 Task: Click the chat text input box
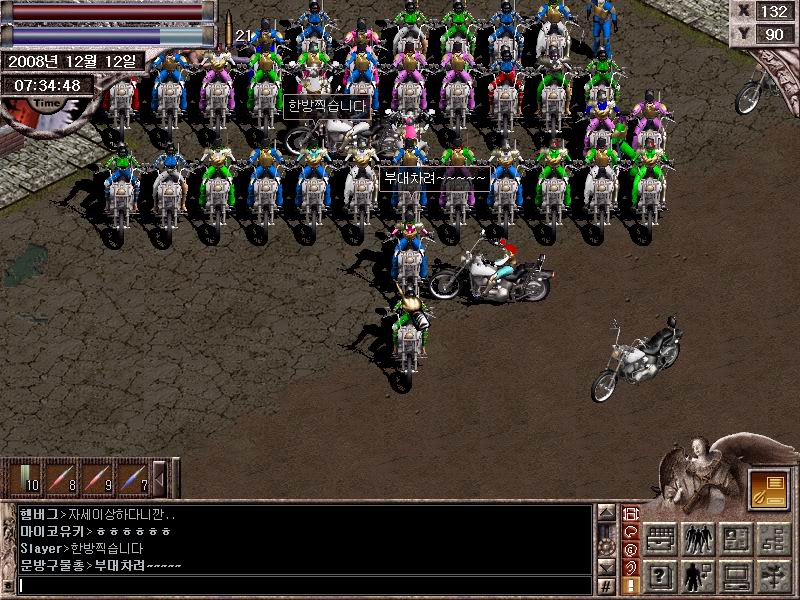300,585
